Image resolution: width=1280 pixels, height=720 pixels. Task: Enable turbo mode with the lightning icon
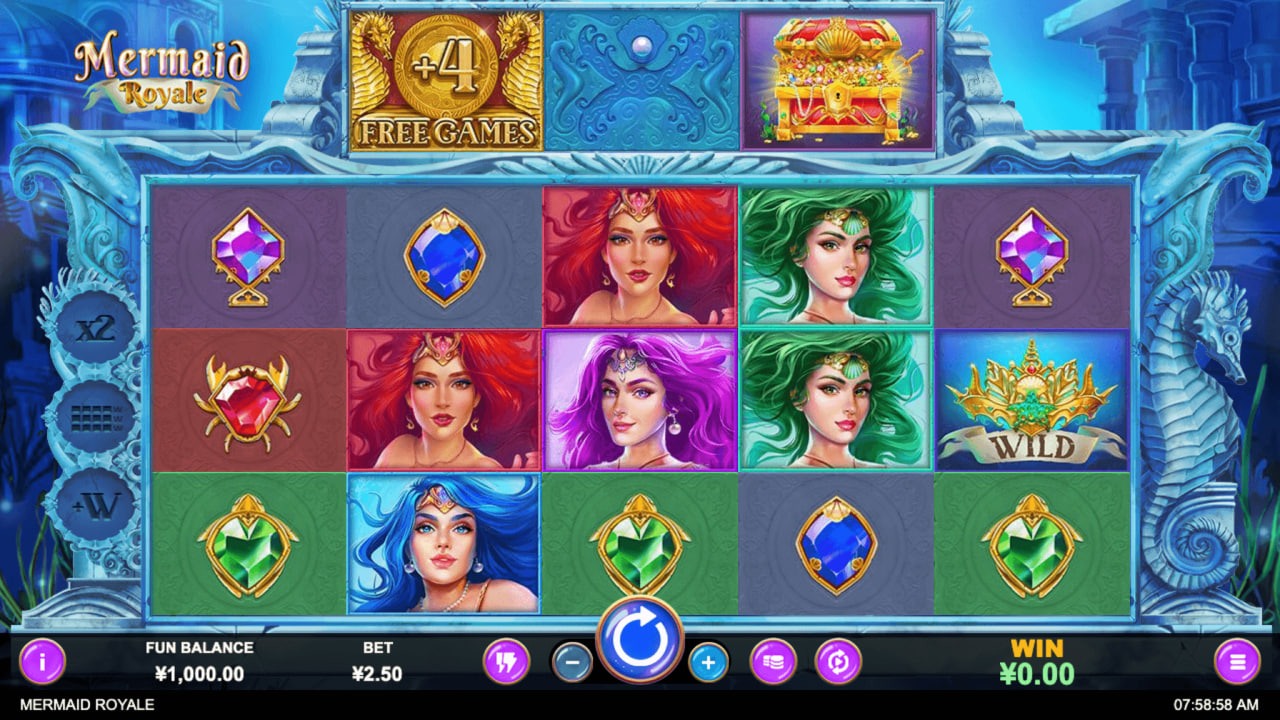tap(508, 663)
